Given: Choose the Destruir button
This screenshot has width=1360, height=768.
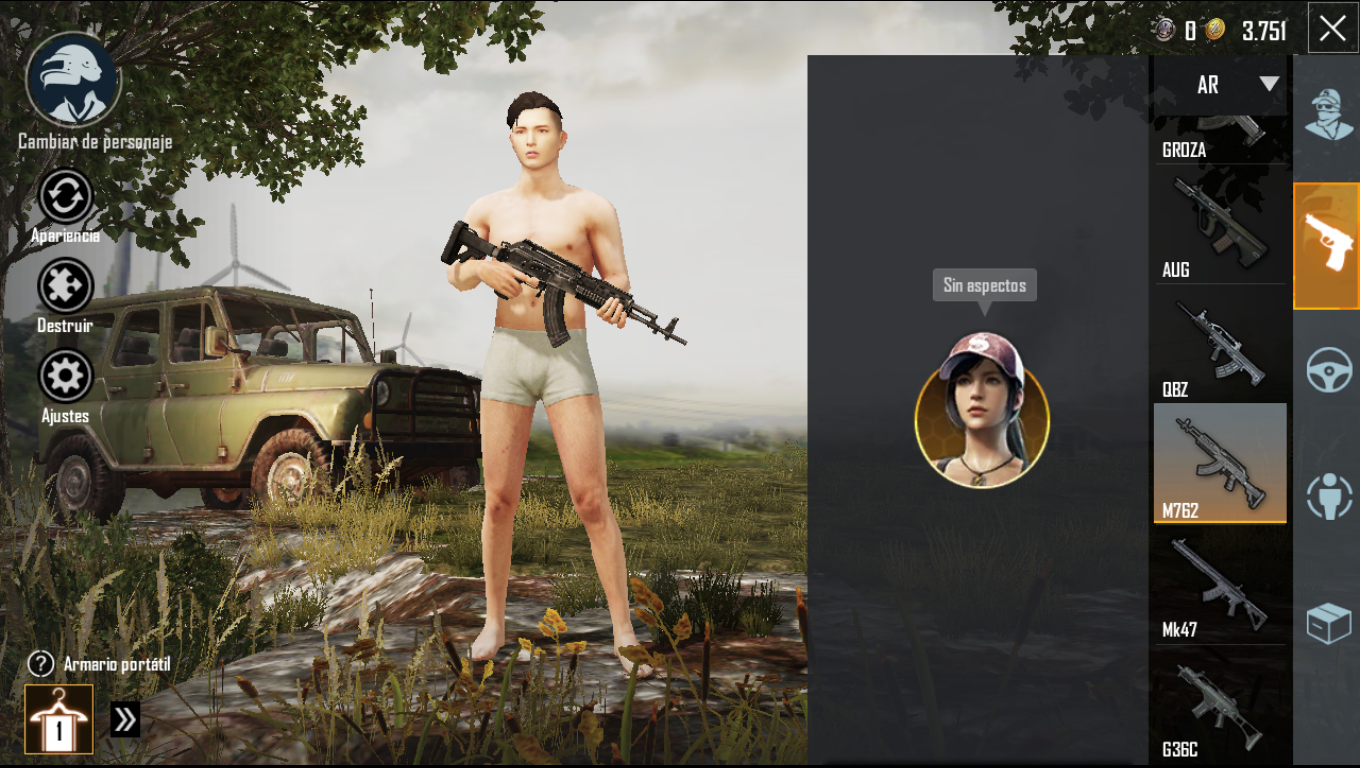Looking at the screenshot, I should (65, 287).
